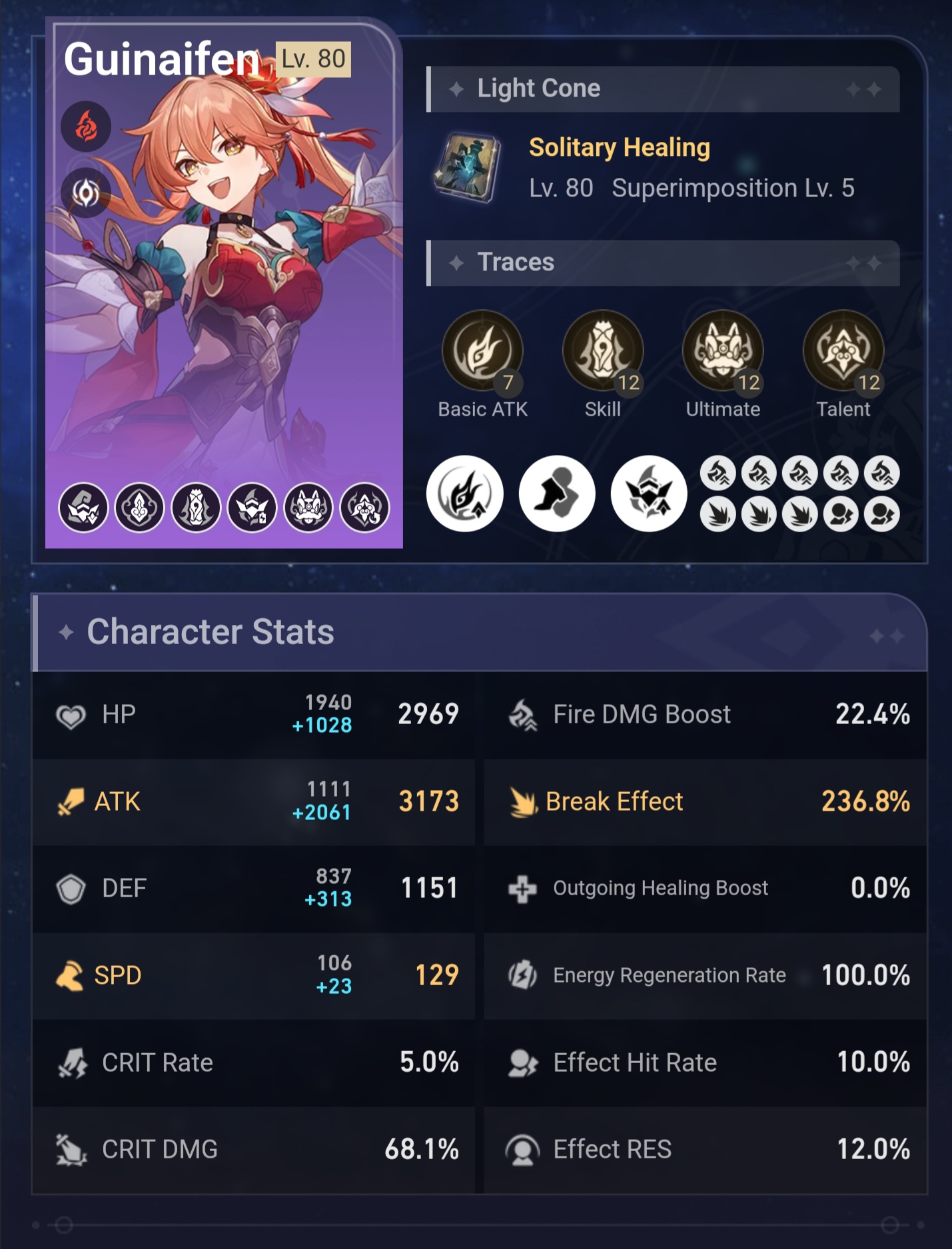
Task: Click the HP heart icon in Character Stats
Action: point(73,713)
